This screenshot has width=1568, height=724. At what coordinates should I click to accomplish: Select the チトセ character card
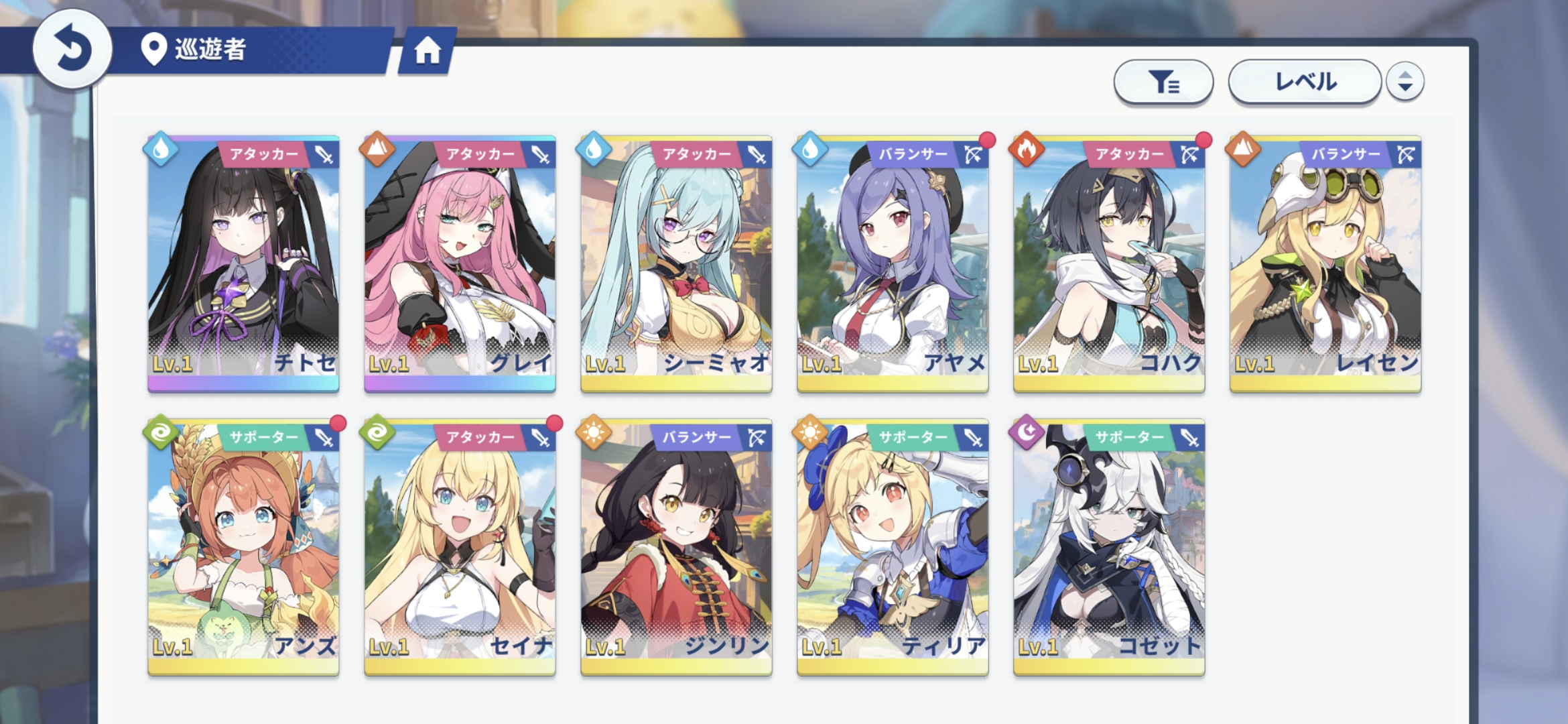click(243, 263)
